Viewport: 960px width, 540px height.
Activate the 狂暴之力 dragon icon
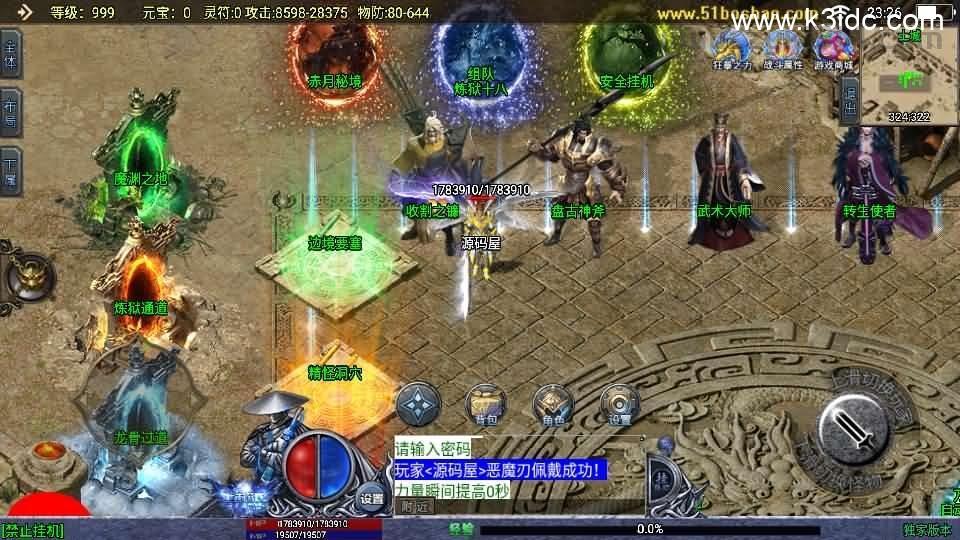click(729, 48)
